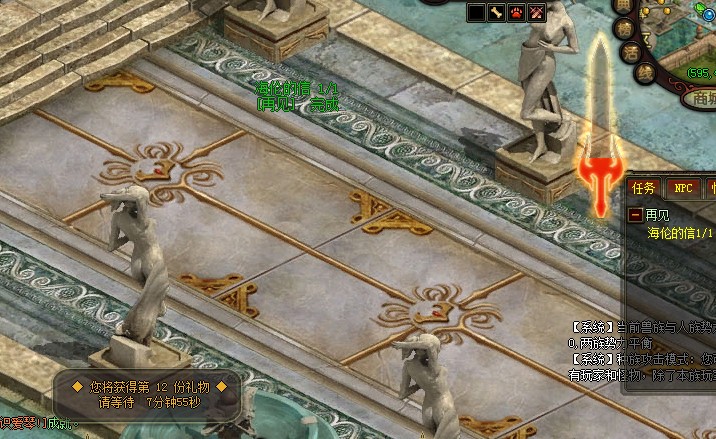
Task: Click the system chat message log
Action: (642, 350)
